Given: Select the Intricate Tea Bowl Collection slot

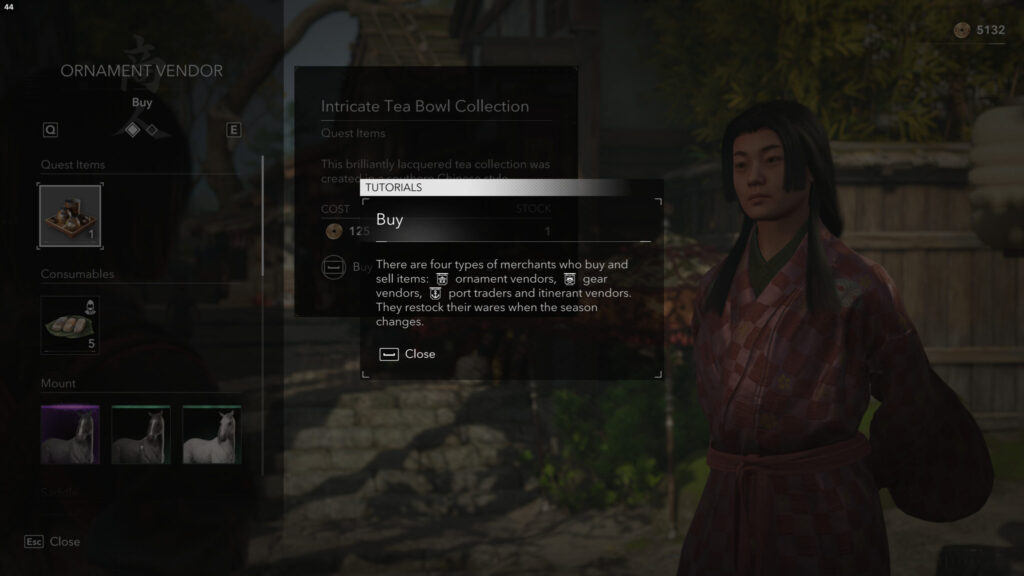Looking at the screenshot, I should tap(70, 216).
